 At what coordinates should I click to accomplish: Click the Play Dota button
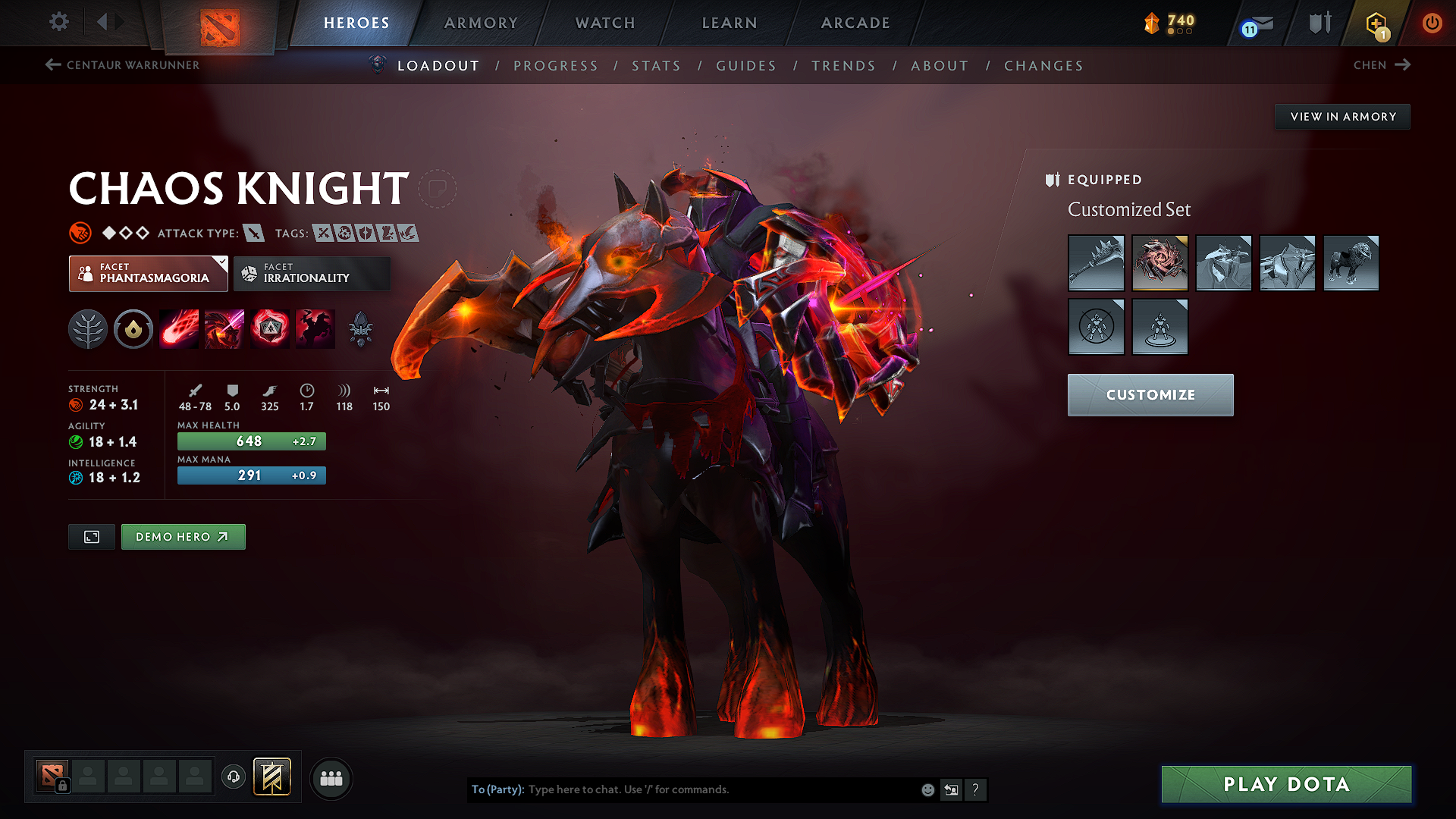click(1286, 784)
